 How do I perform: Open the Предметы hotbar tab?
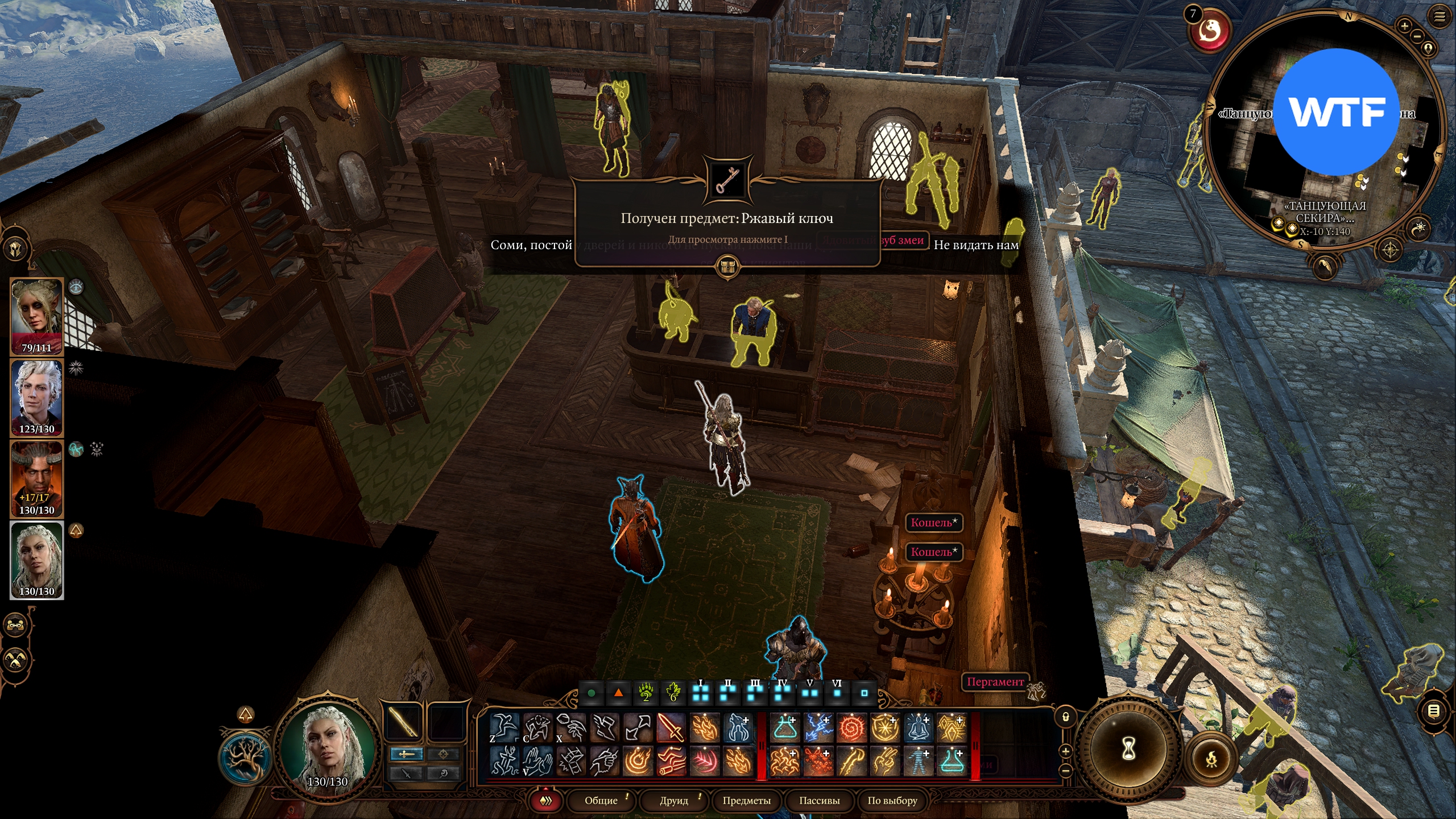(x=746, y=801)
